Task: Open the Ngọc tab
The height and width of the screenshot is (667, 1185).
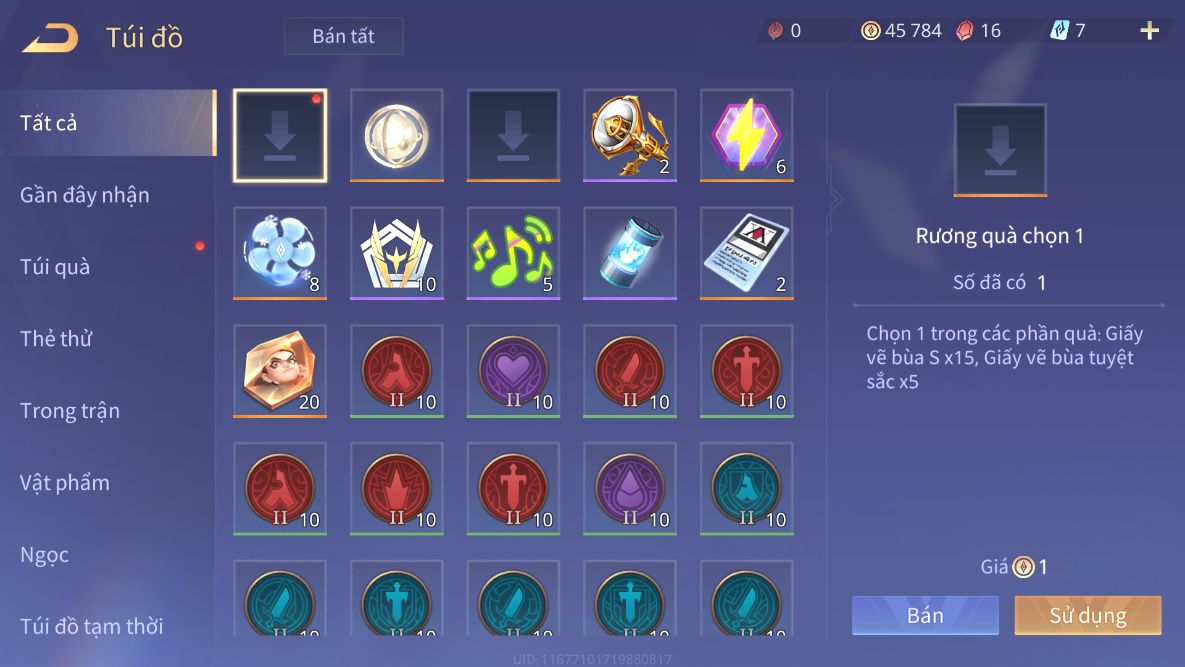Action: [45, 555]
